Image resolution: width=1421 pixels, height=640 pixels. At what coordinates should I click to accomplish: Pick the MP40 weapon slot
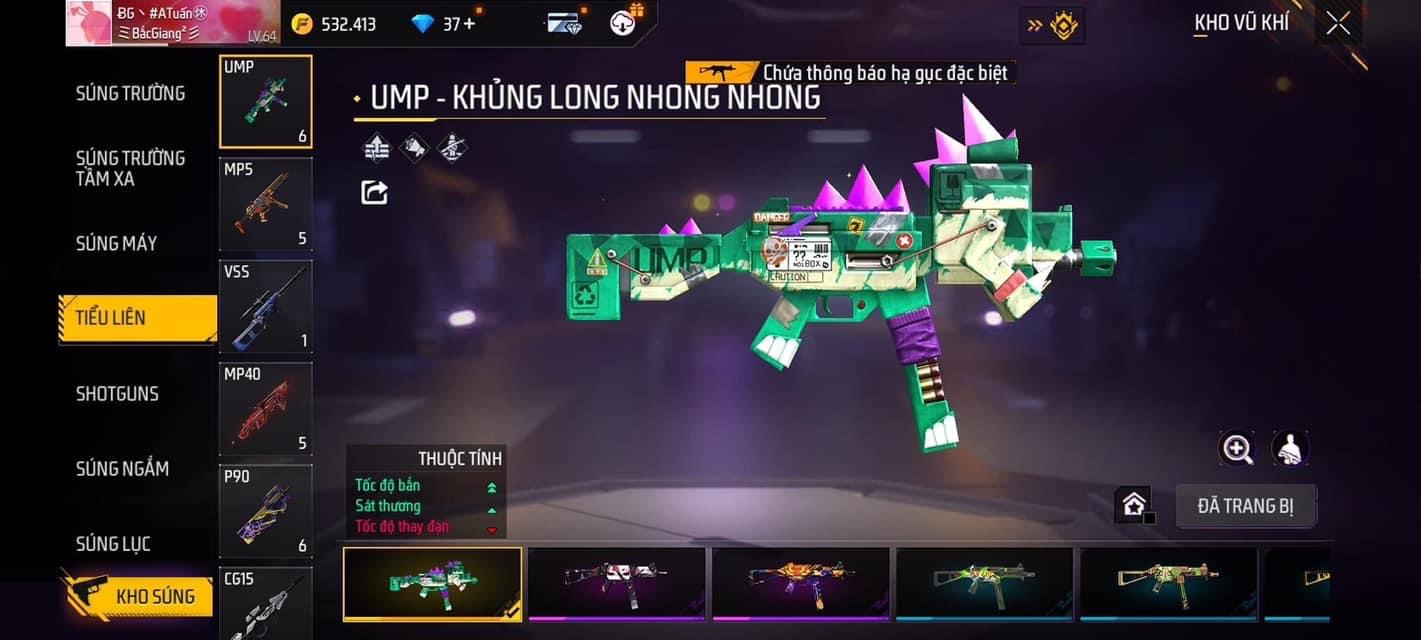265,408
